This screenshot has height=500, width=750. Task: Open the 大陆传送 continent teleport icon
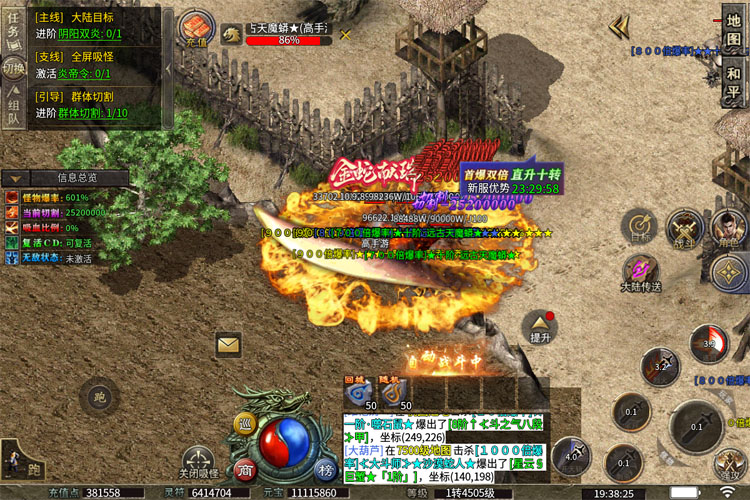click(x=640, y=273)
